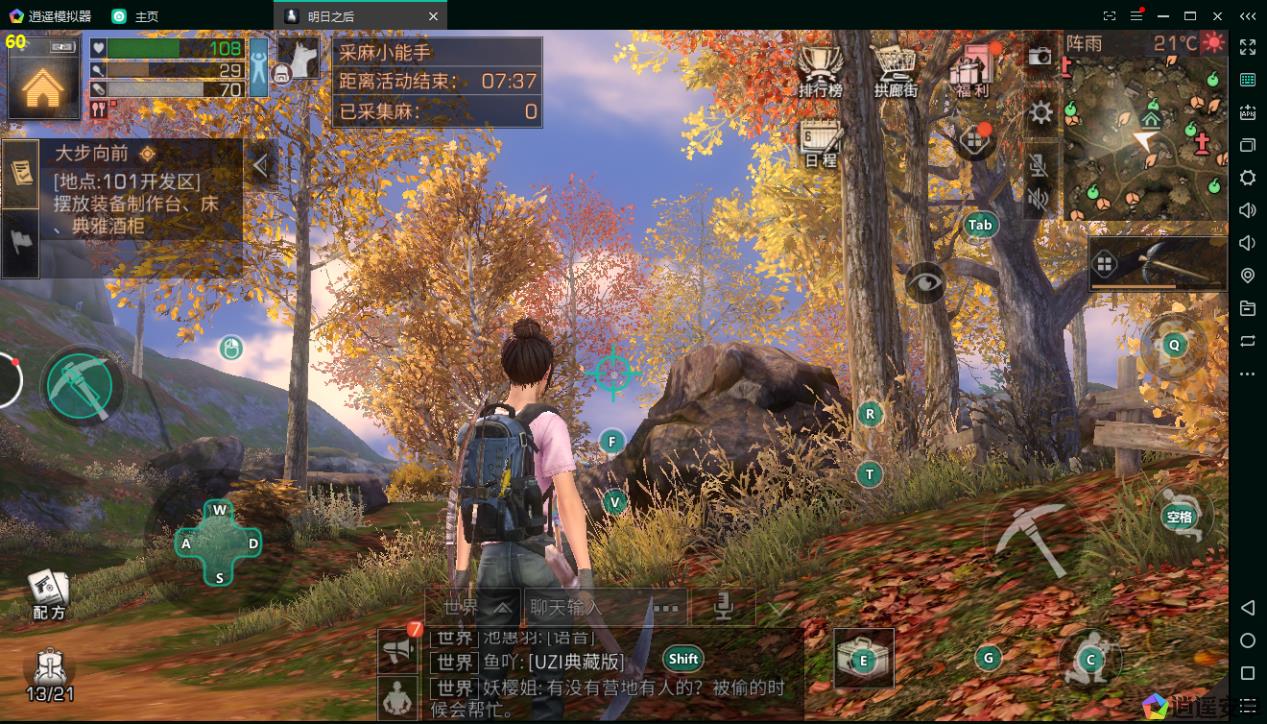Open the 排行榜 leaderboard trophy
The height and width of the screenshot is (724, 1267).
click(x=820, y=70)
